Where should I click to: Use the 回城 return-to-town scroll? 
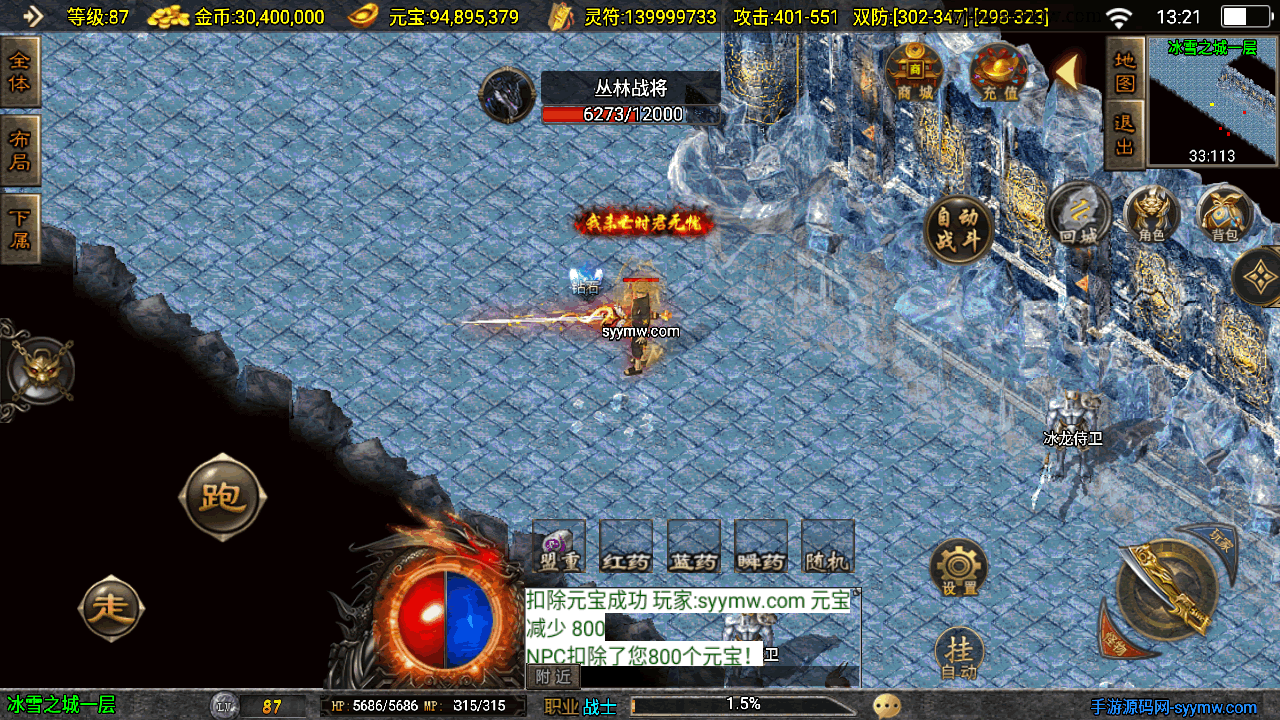pyautogui.click(x=1079, y=214)
